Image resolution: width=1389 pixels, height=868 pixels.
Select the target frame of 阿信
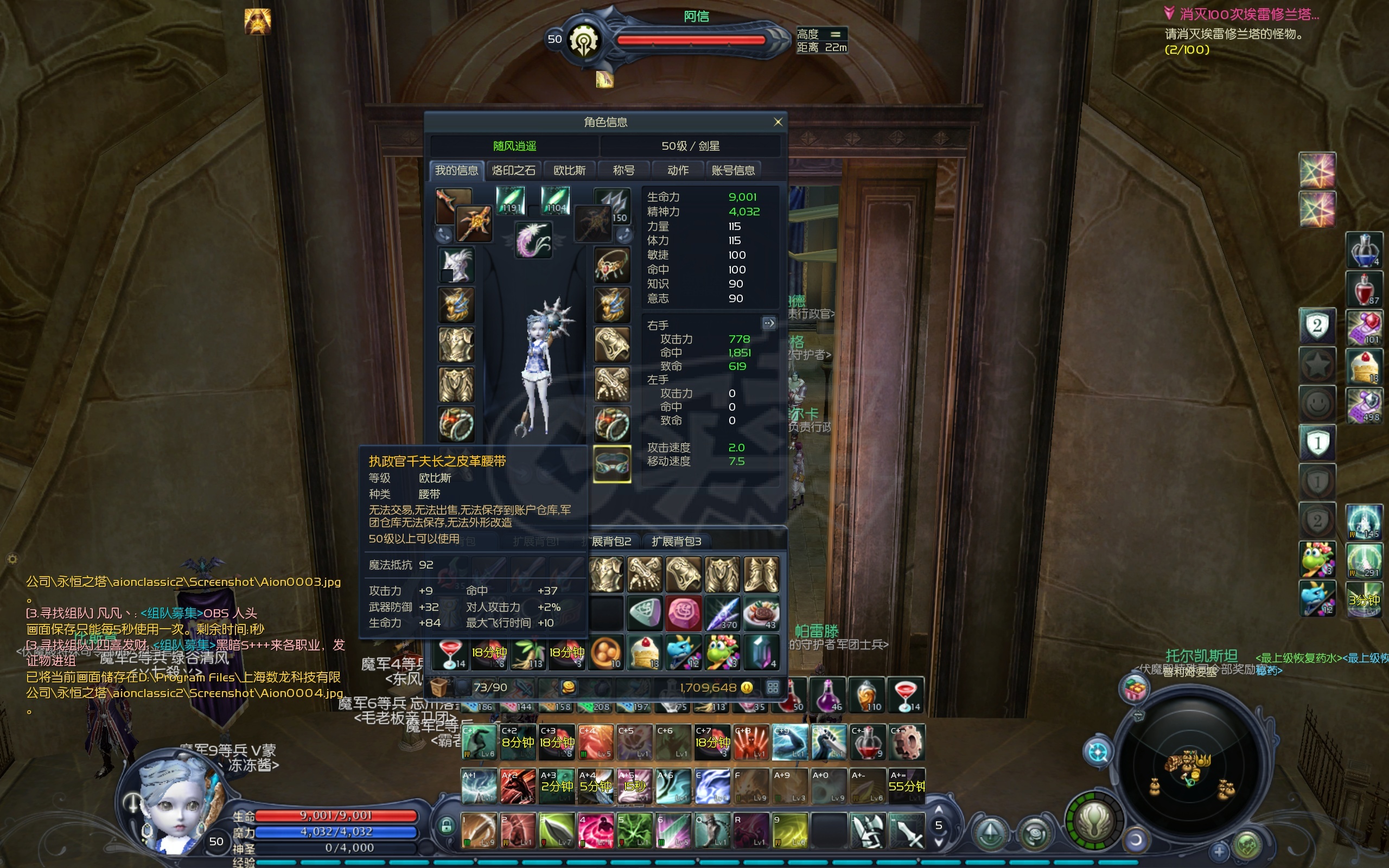click(689, 40)
